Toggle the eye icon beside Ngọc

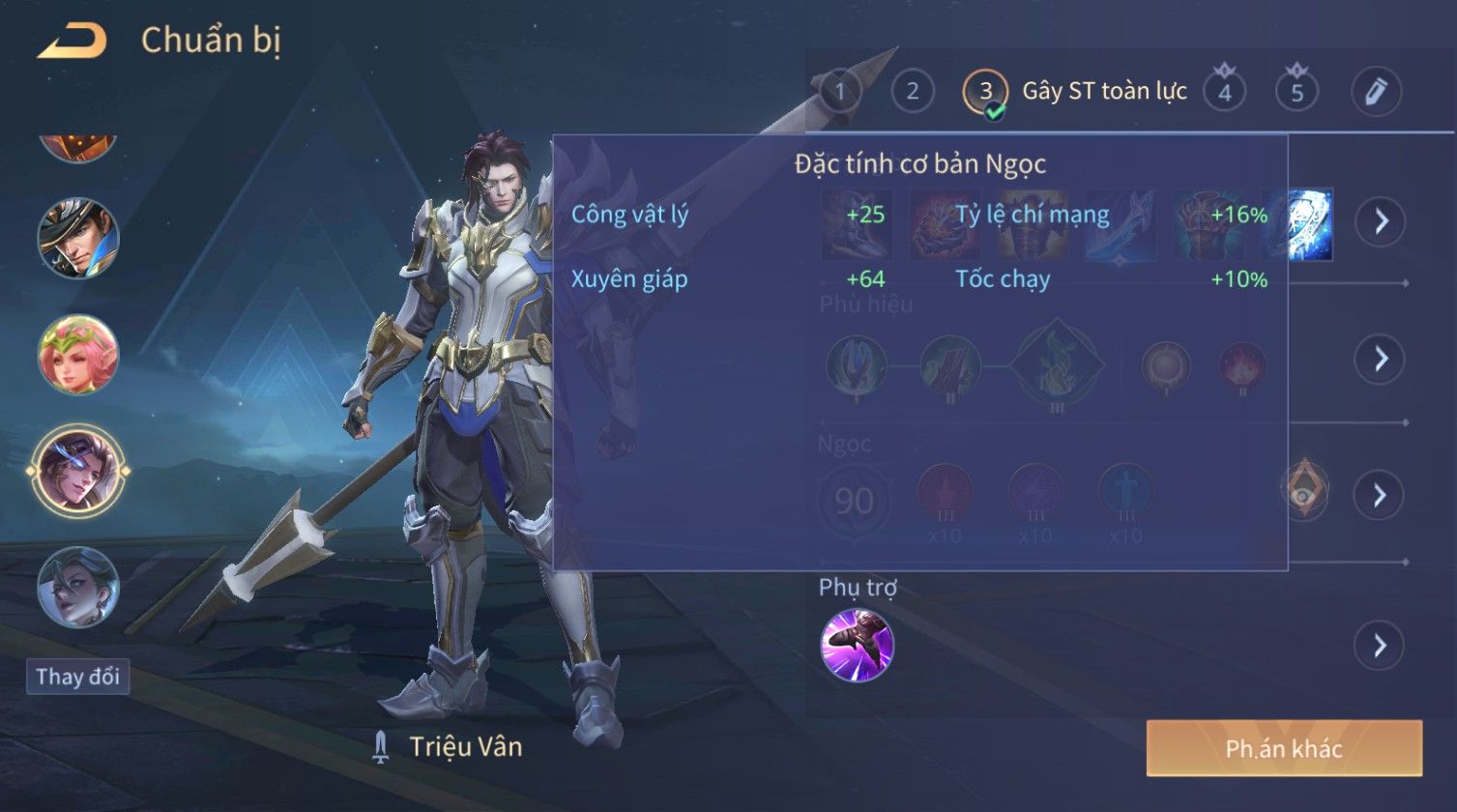click(1304, 490)
